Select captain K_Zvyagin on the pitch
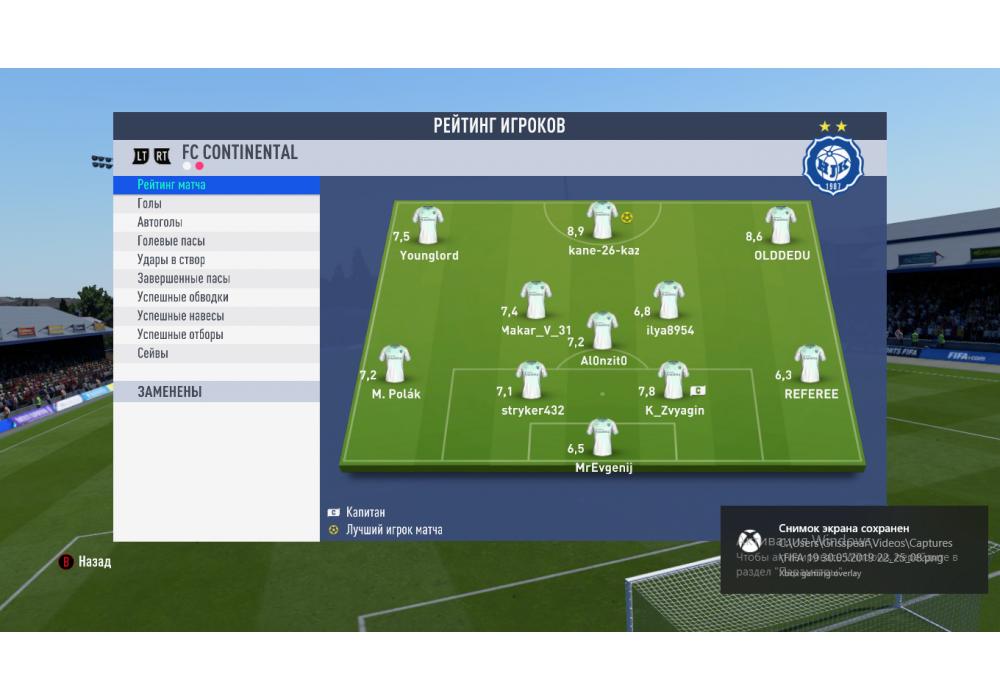Screen dimensions: 1000x700 coord(673,380)
